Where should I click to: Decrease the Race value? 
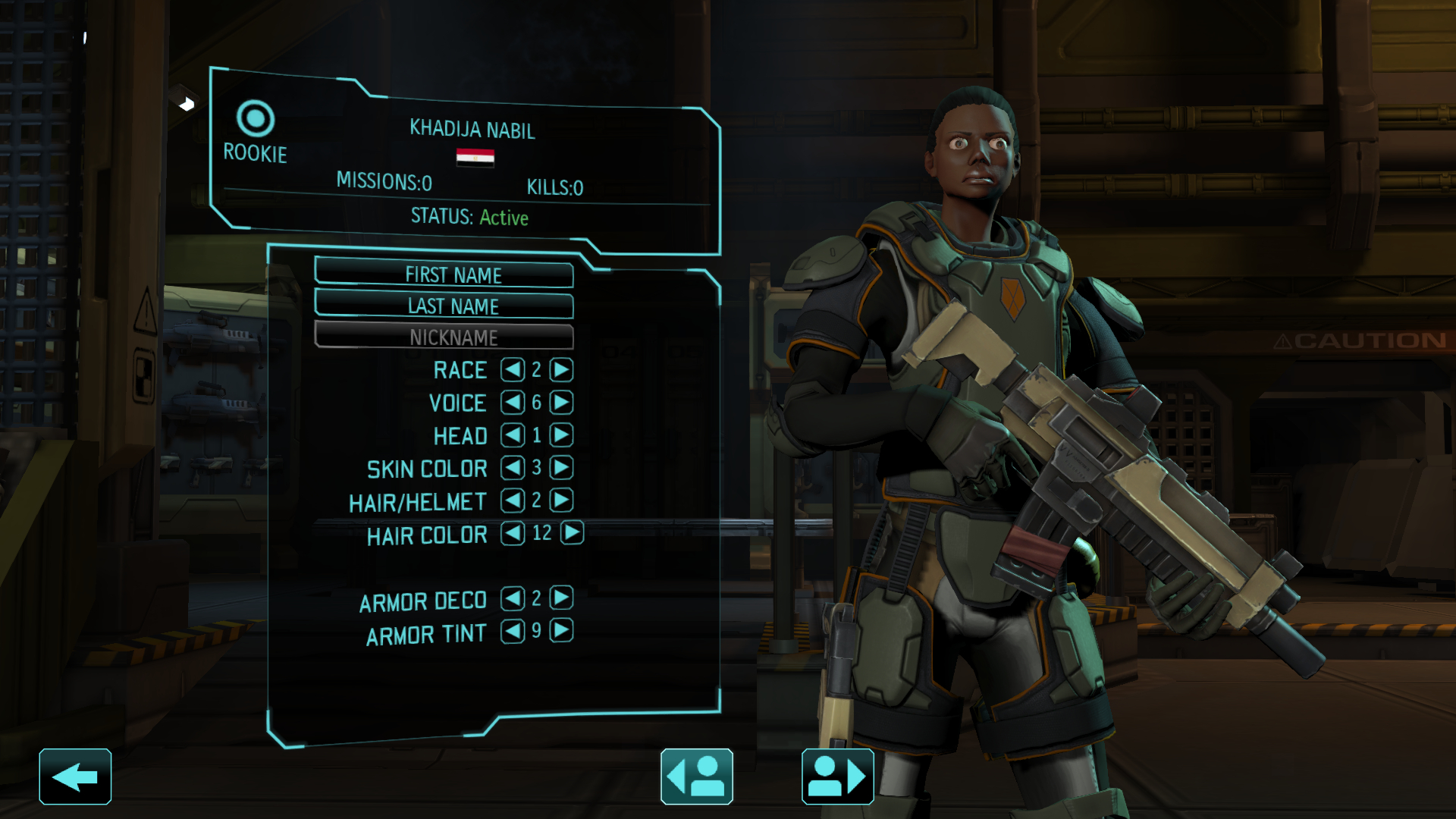[x=513, y=370]
